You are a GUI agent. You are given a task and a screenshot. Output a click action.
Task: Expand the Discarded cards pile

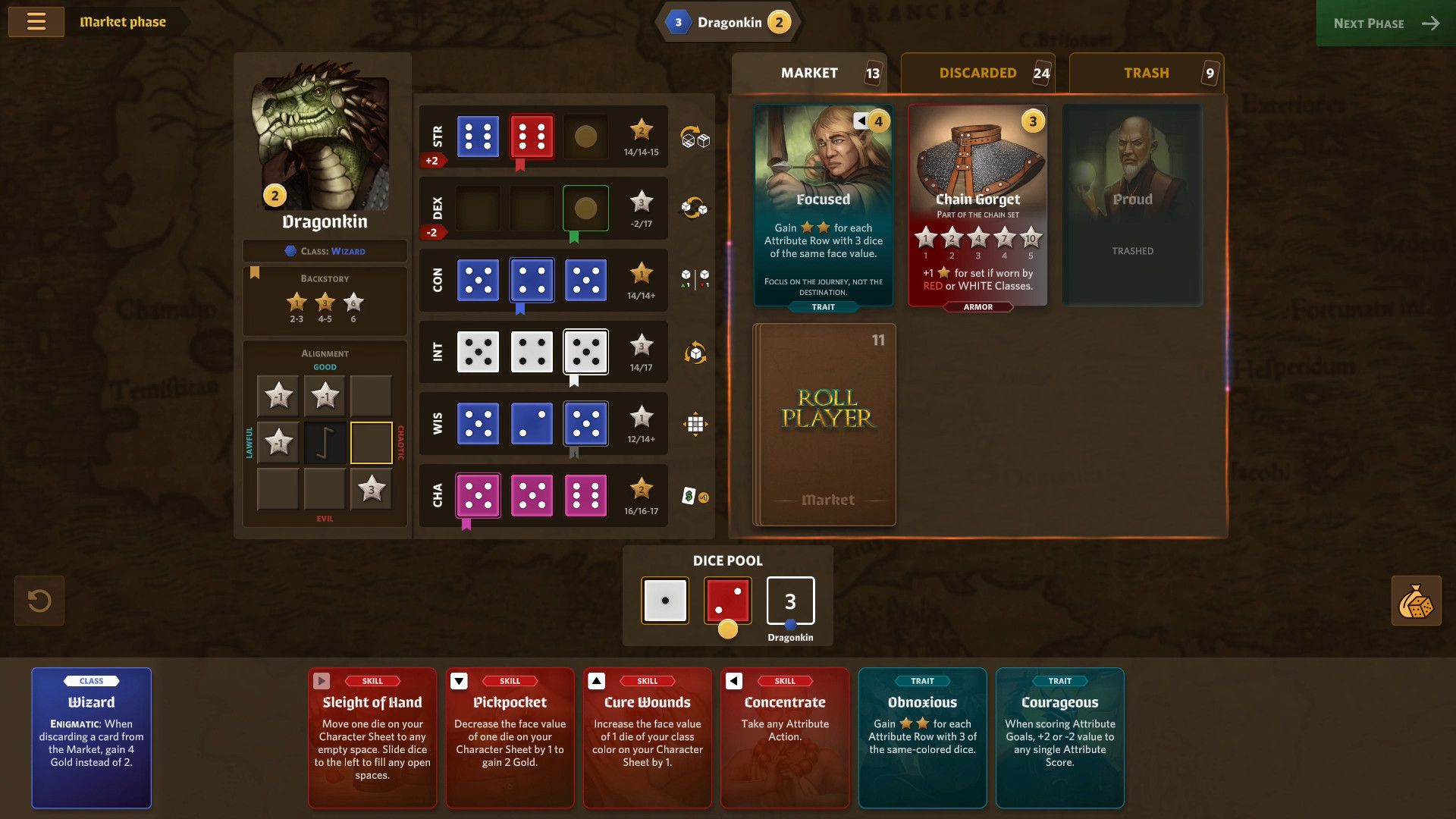[977, 73]
